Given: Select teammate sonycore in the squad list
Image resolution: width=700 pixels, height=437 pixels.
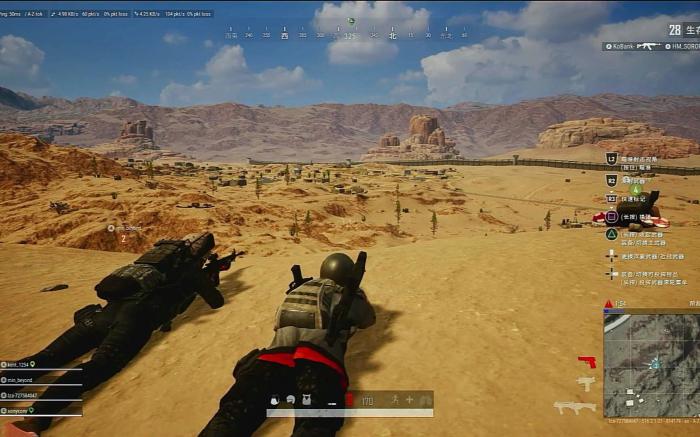Looking at the screenshot, I should (x=20, y=410).
